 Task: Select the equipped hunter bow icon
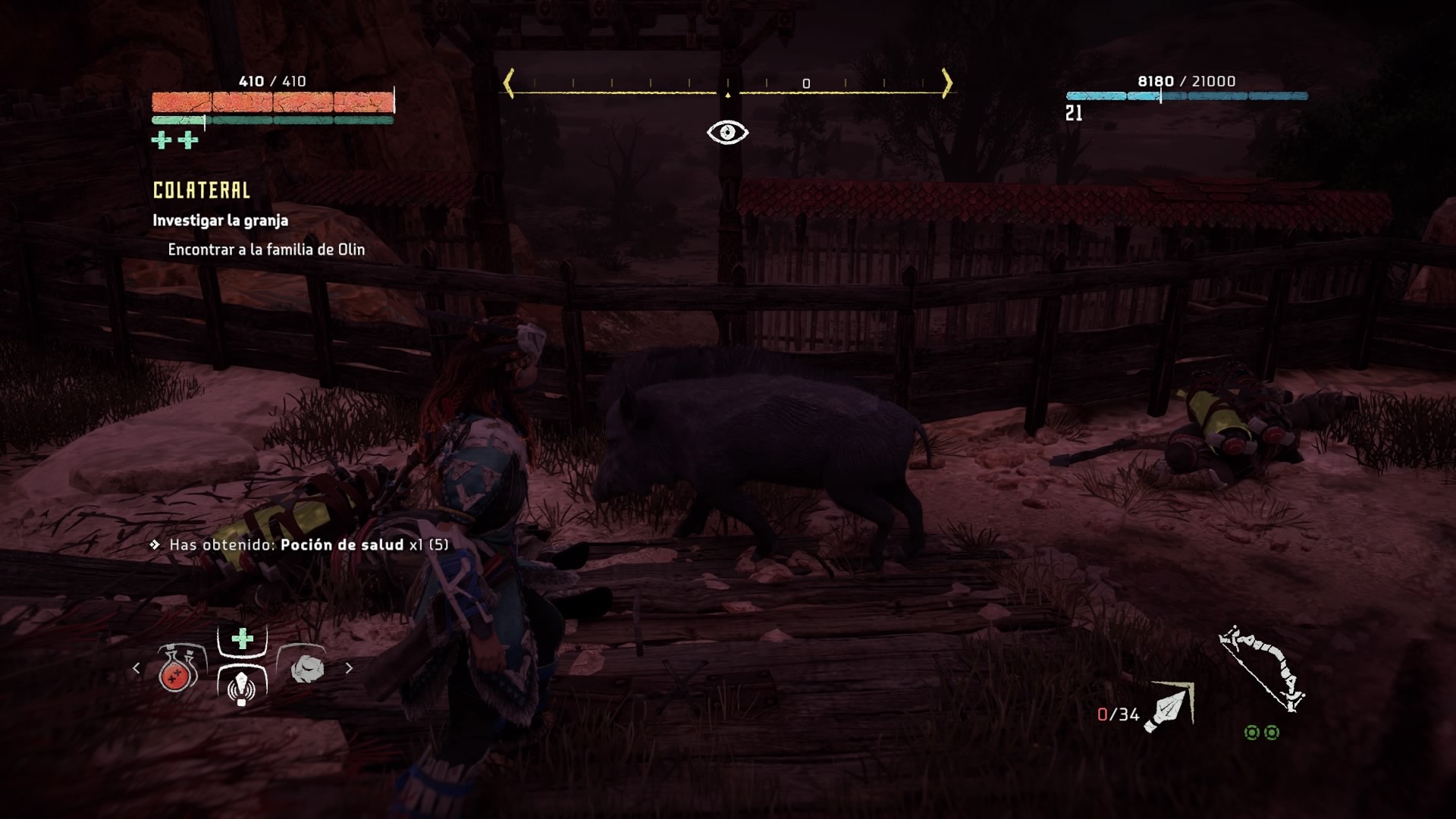[1261, 669]
